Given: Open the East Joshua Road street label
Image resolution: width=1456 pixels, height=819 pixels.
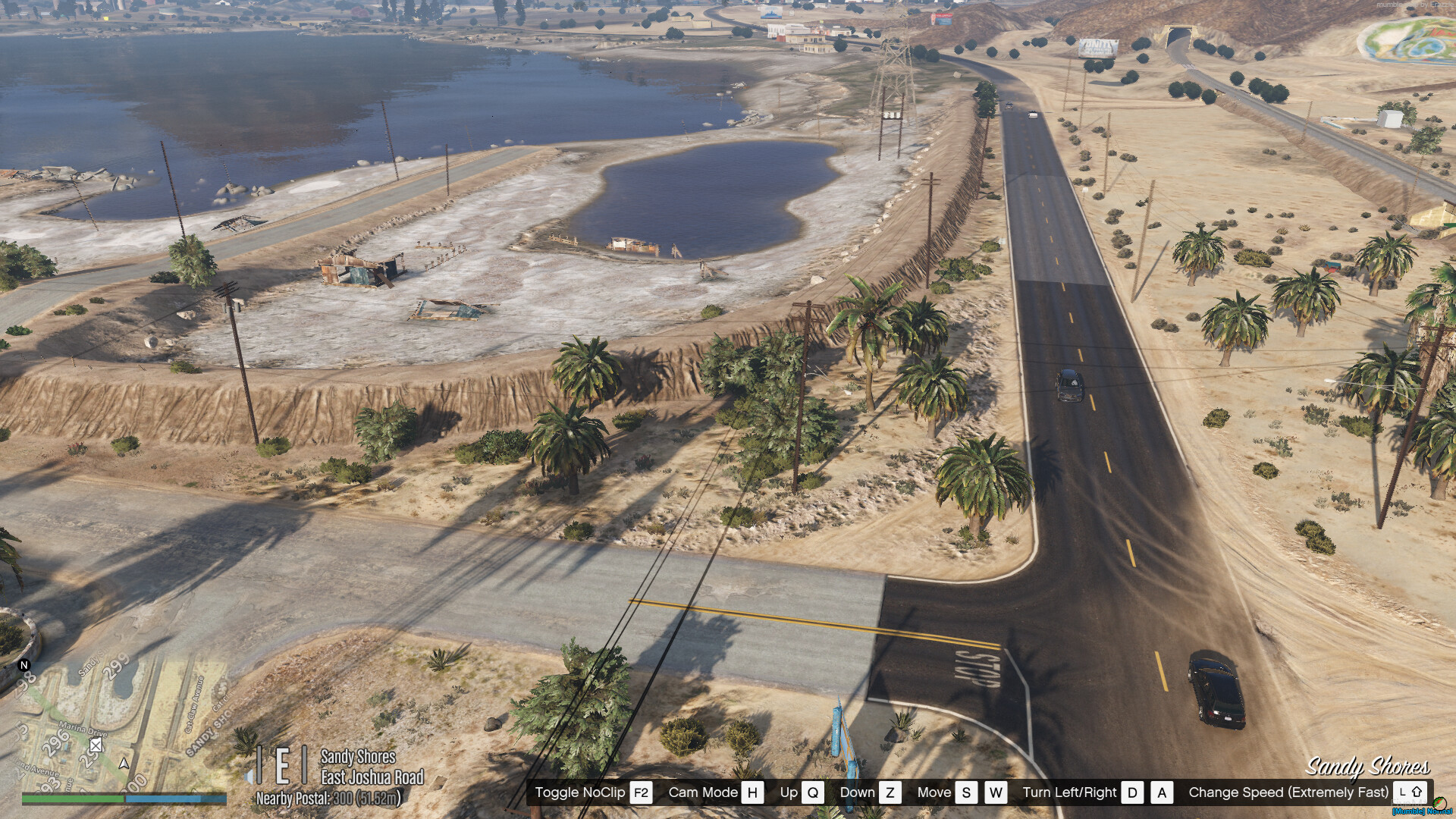Looking at the screenshot, I should [372, 777].
